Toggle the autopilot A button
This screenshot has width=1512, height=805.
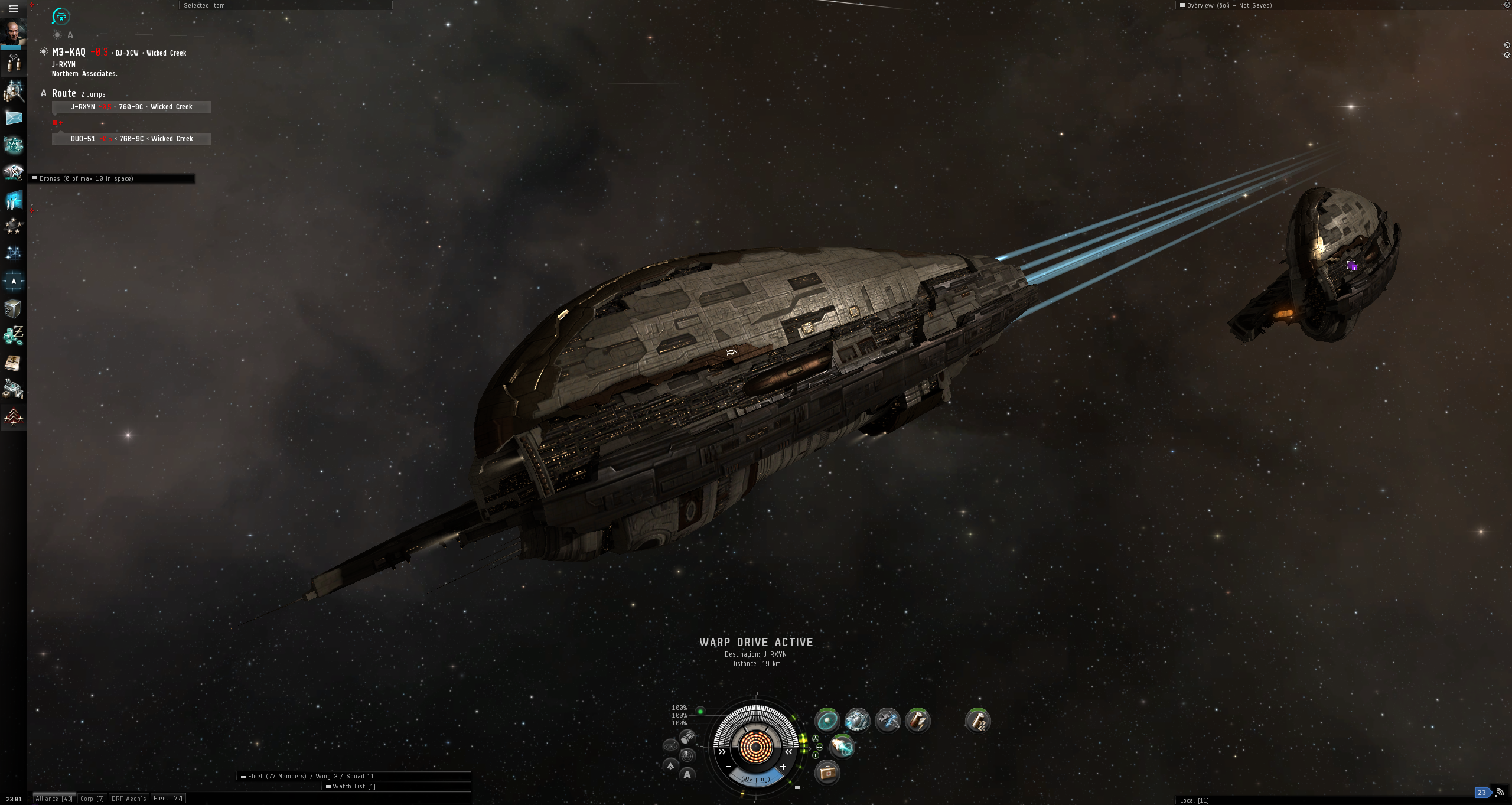coord(687,775)
